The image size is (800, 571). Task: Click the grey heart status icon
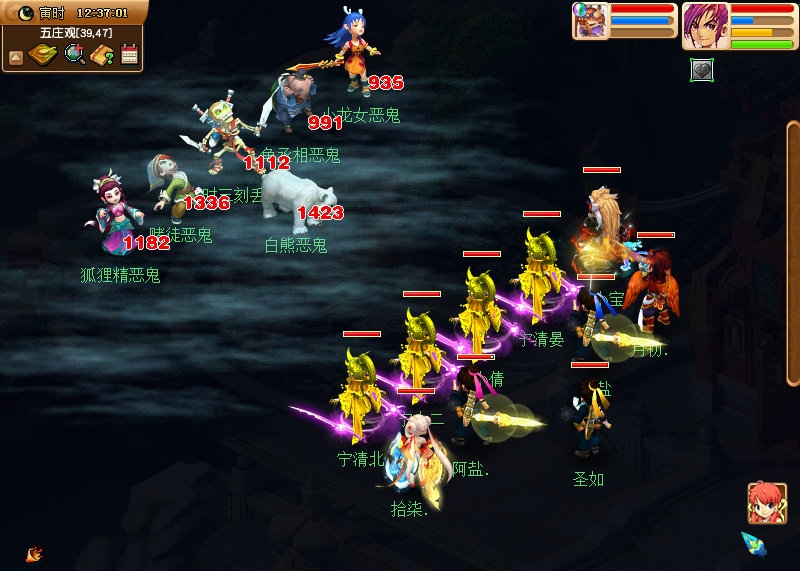point(702,70)
